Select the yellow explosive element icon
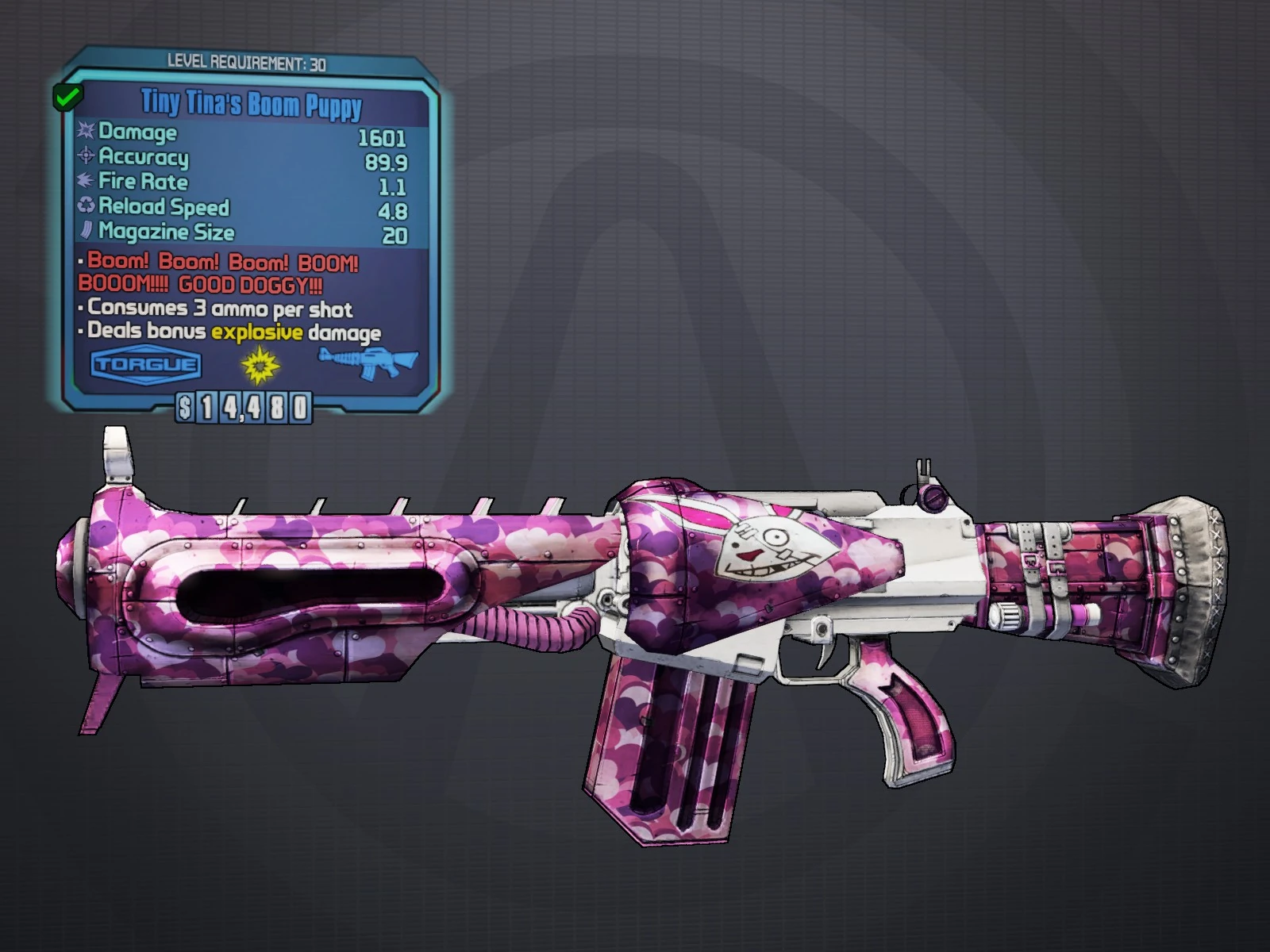Viewport: 1270px width, 952px height. click(x=260, y=365)
